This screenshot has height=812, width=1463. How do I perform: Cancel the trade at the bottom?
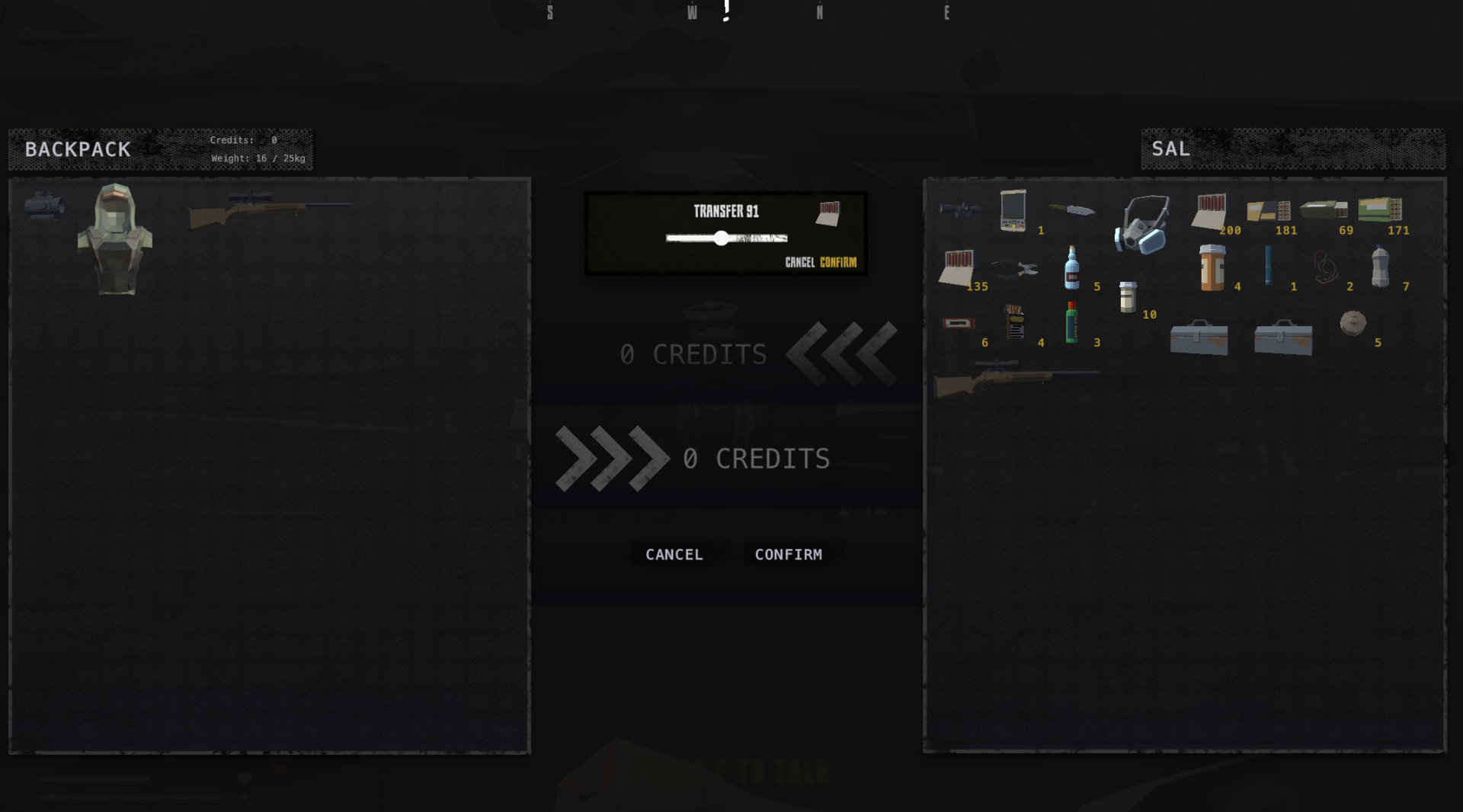coord(674,555)
